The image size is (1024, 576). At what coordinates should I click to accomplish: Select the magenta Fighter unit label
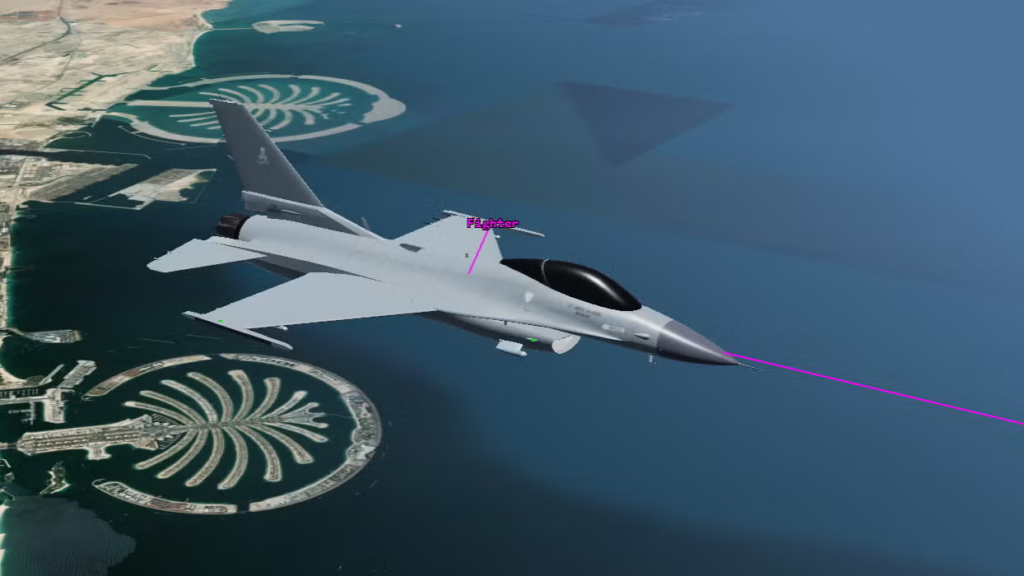[x=492, y=224]
